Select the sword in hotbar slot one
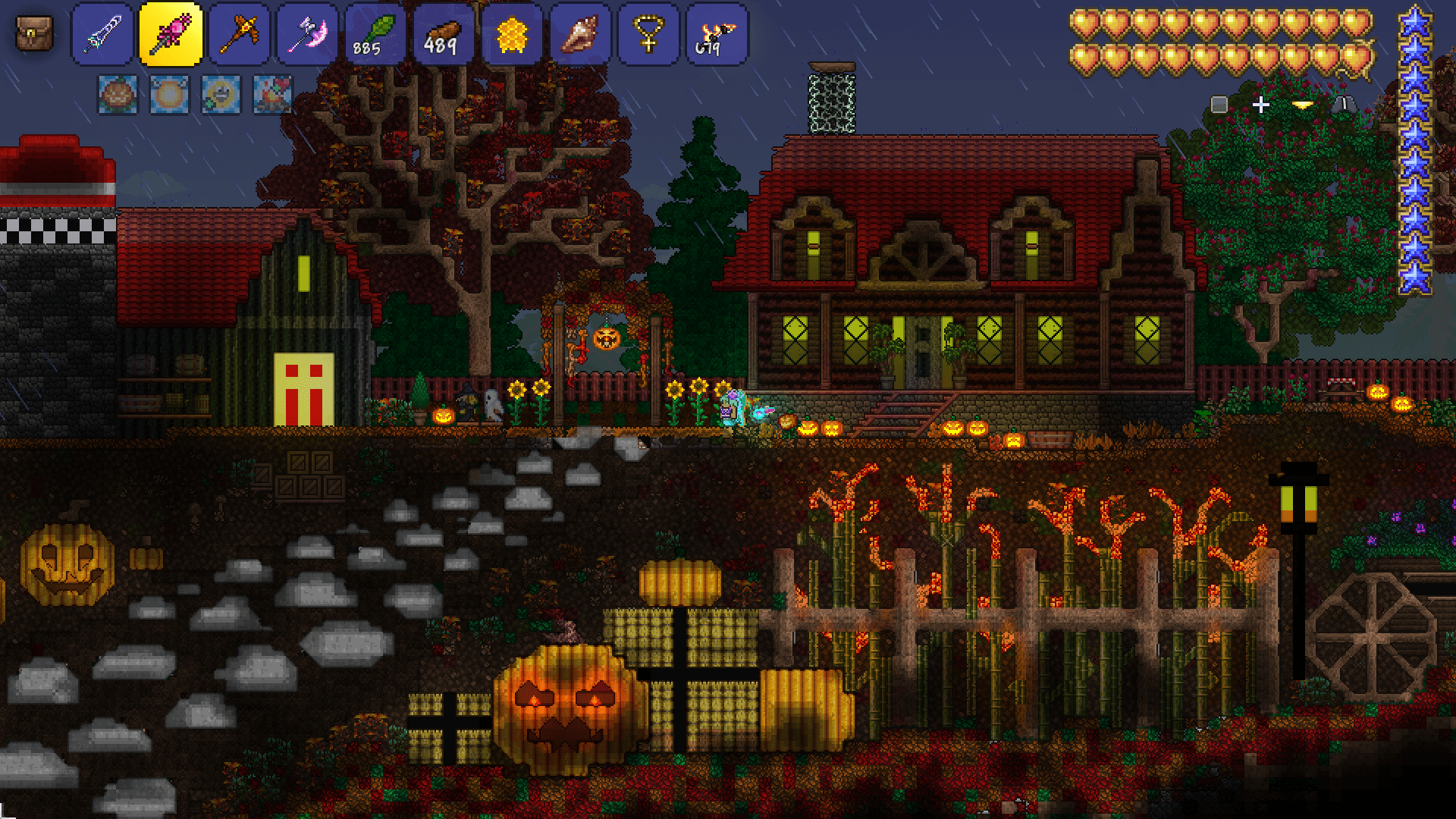This screenshot has width=1456, height=819. 104,33
